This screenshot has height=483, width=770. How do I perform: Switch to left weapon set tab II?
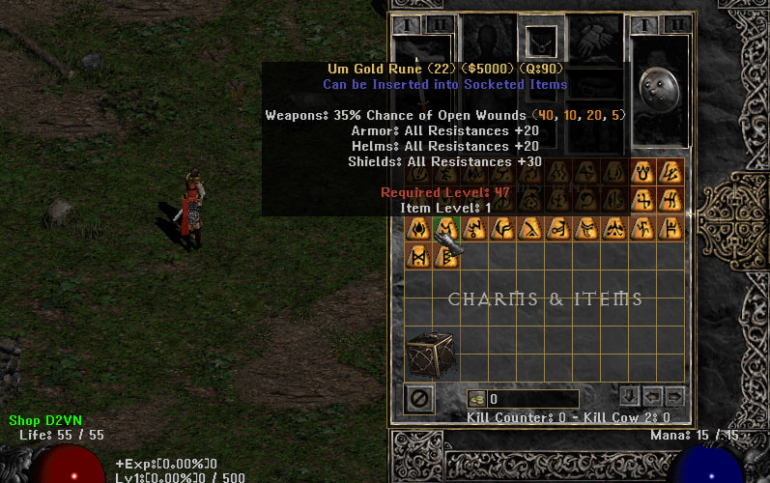tap(440, 24)
